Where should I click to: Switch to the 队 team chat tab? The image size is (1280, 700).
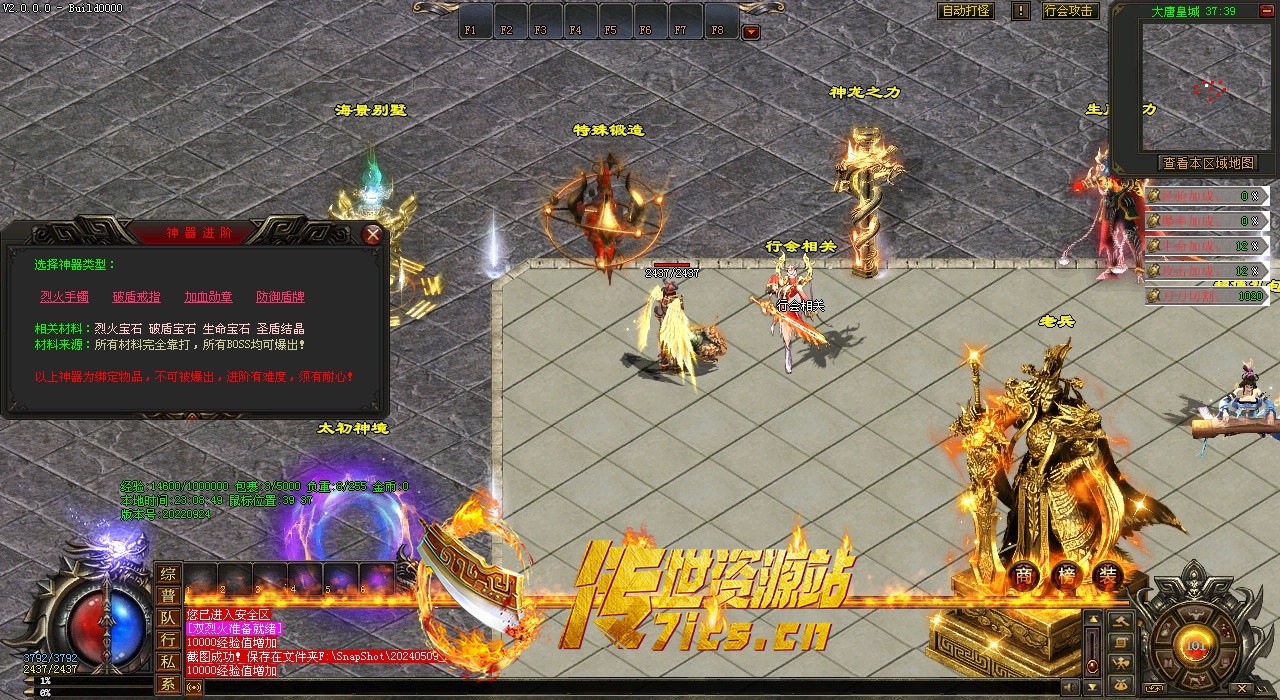(169, 618)
